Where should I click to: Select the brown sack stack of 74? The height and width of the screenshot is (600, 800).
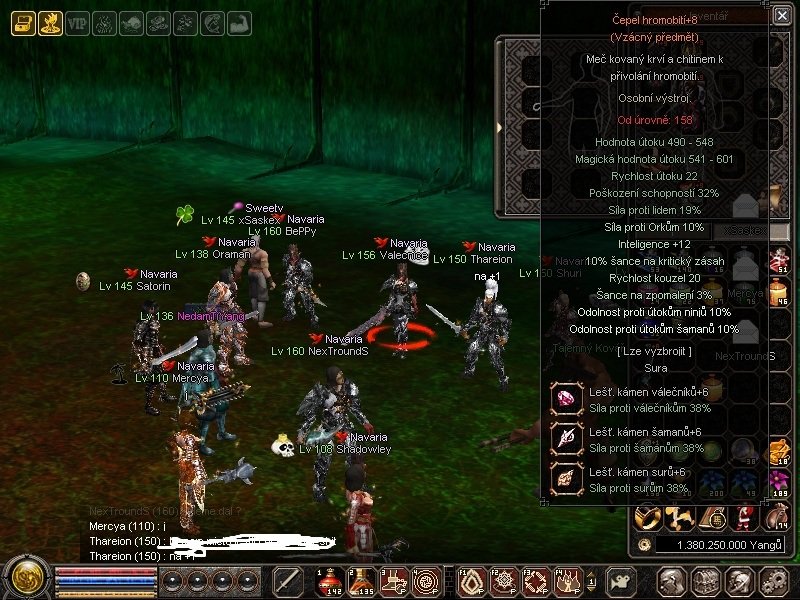click(x=776, y=516)
